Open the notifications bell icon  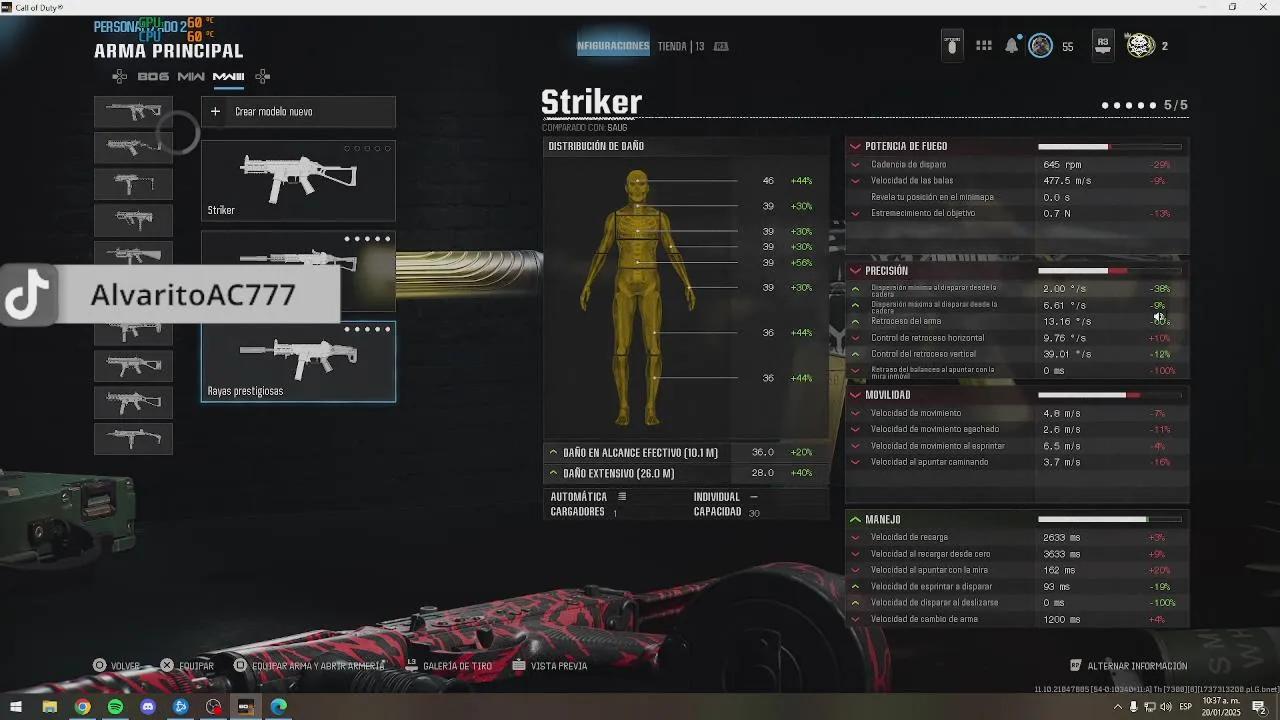click(1012, 45)
